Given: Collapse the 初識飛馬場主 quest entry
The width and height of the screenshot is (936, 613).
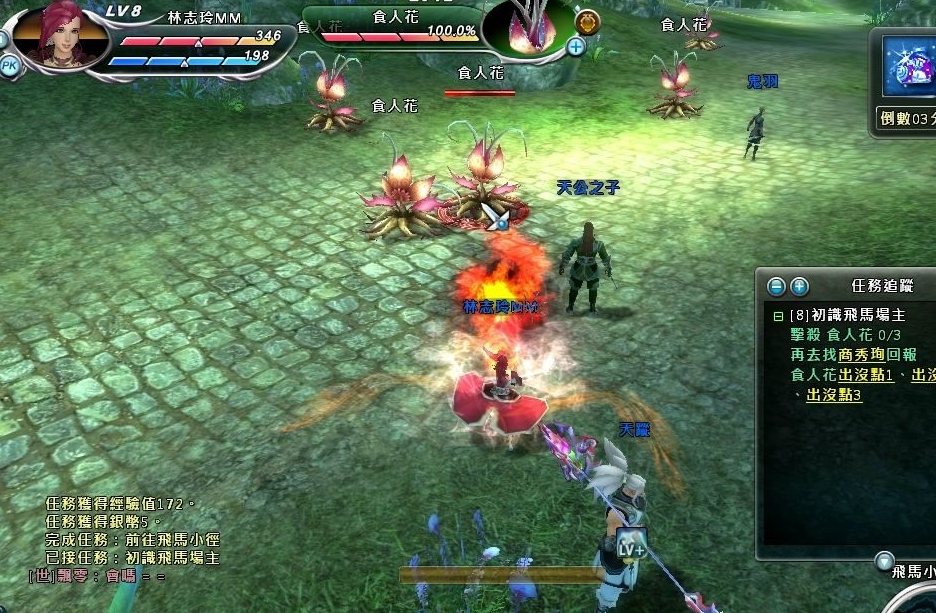Looking at the screenshot, I should pyautogui.click(x=778, y=315).
